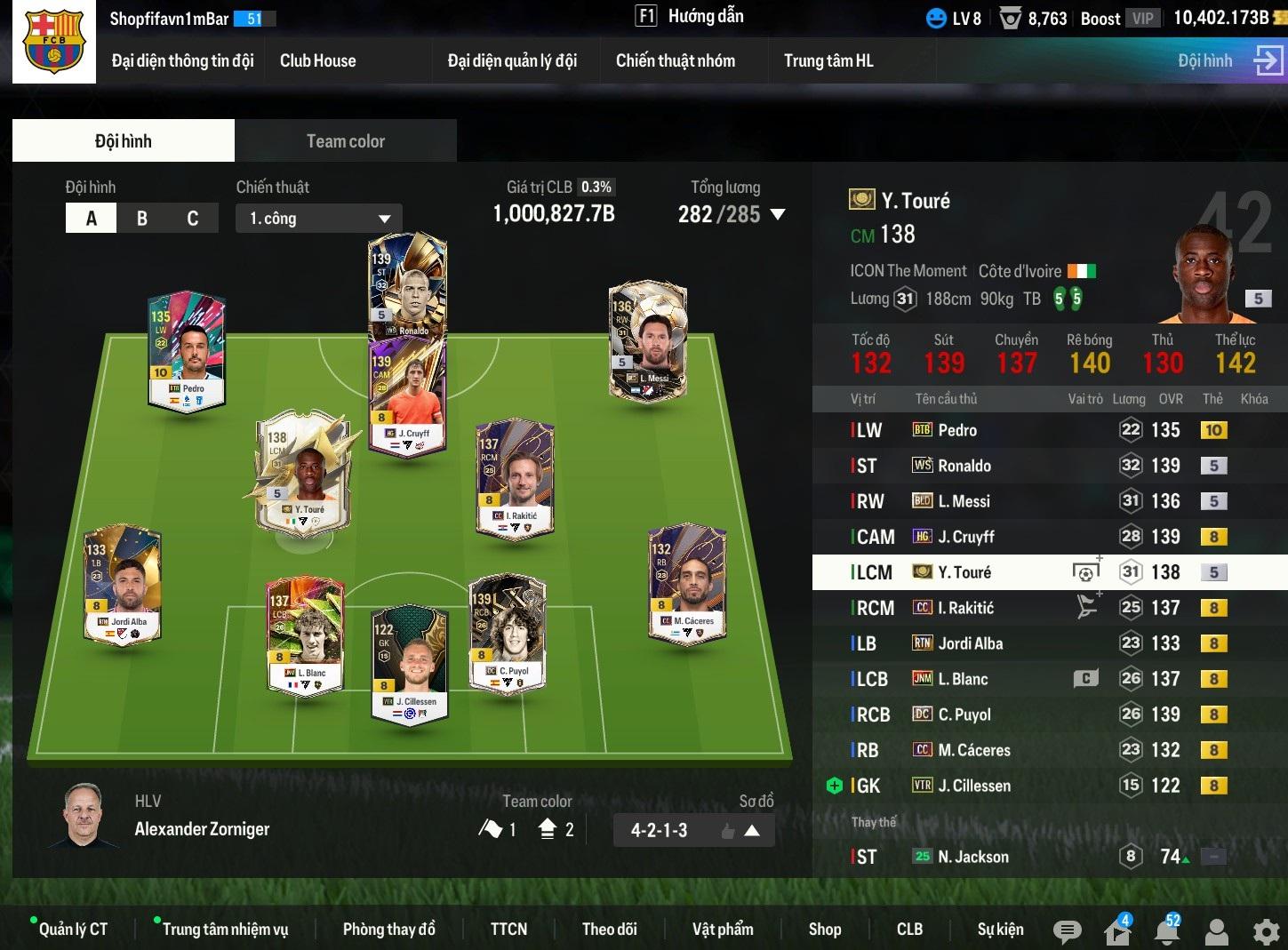This screenshot has height=950, width=1288.
Task: Pick the J. Cillessen goalkeeper card
Action: [x=410, y=663]
